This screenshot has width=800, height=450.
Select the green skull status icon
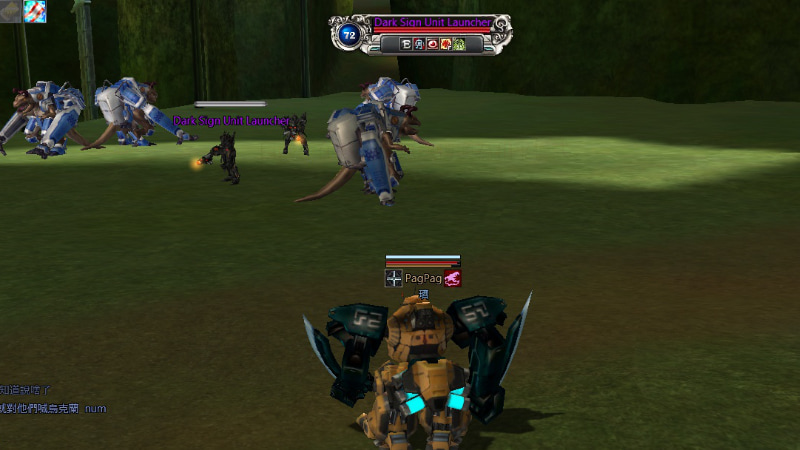459,44
